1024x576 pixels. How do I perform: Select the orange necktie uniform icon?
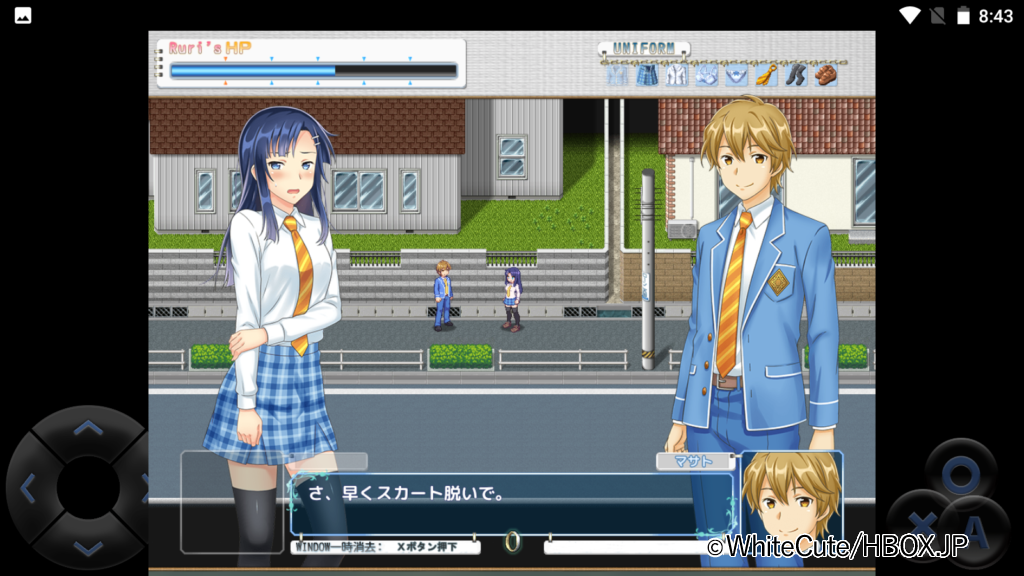coord(766,75)
